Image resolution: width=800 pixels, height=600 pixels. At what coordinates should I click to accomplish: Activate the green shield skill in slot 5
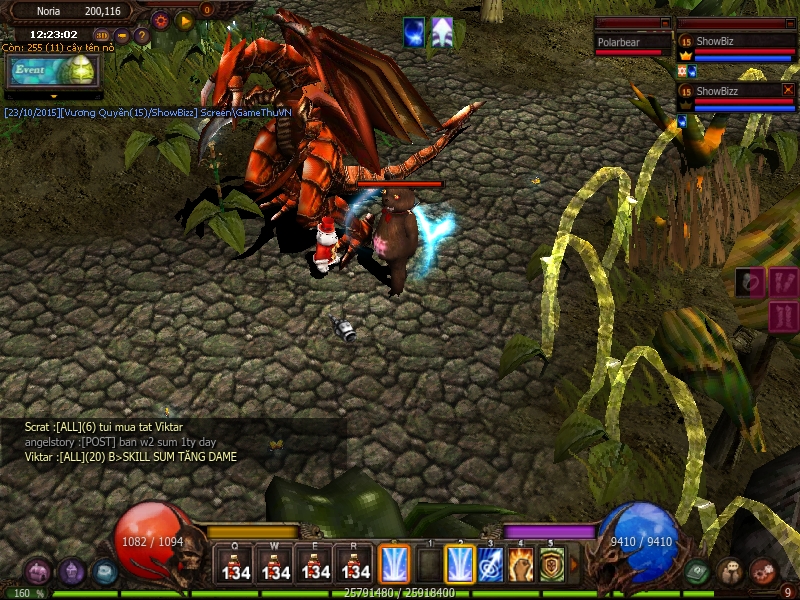pyautogui.click(x=551, y=564)
